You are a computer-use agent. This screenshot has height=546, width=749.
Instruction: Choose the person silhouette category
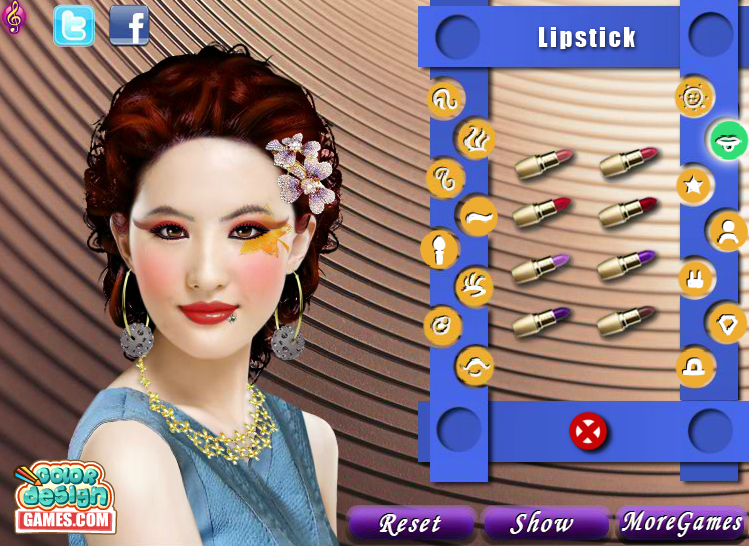[x=727, y=231]
